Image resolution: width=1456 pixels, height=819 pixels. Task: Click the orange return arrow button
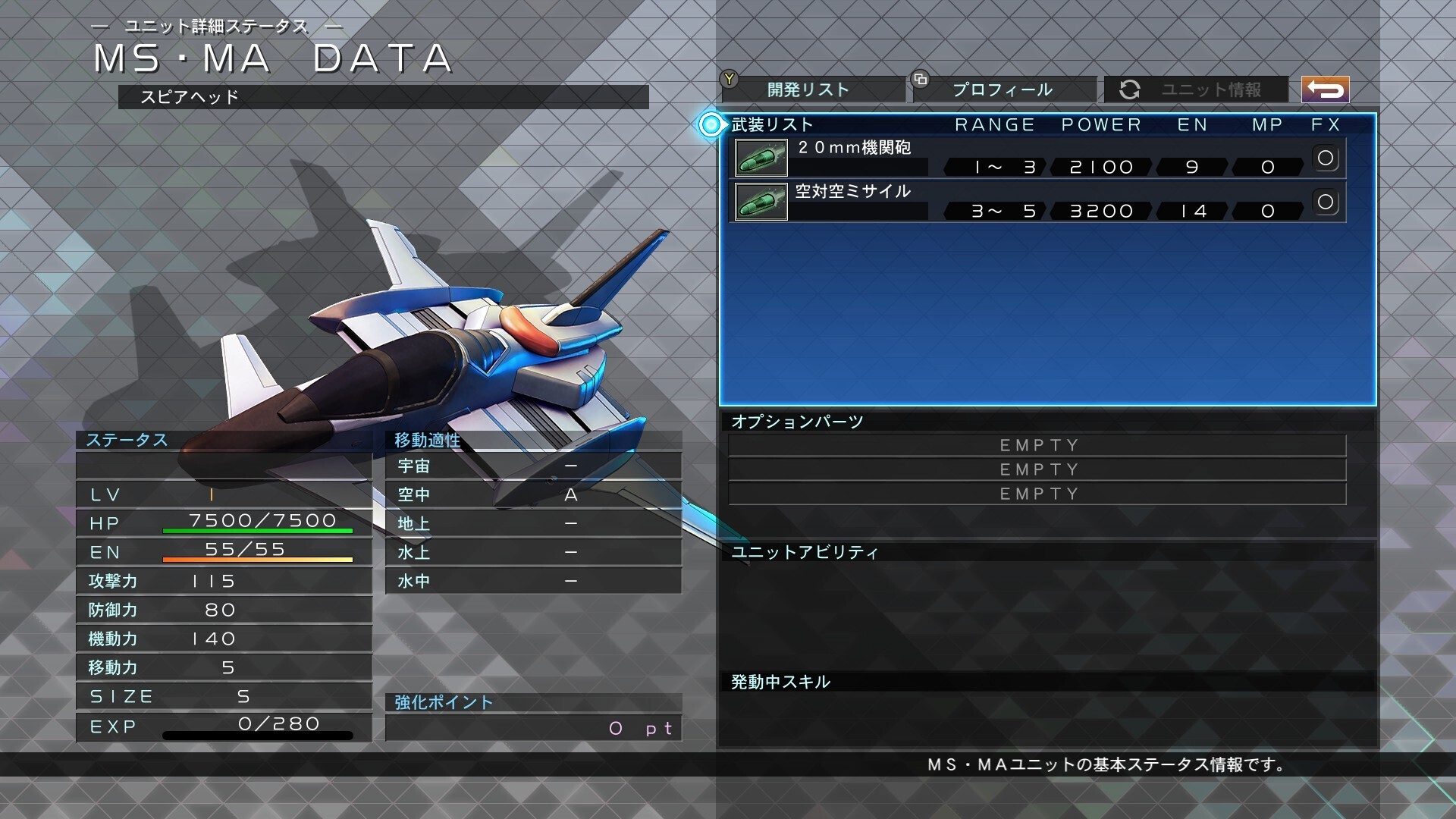point(1325,89)
